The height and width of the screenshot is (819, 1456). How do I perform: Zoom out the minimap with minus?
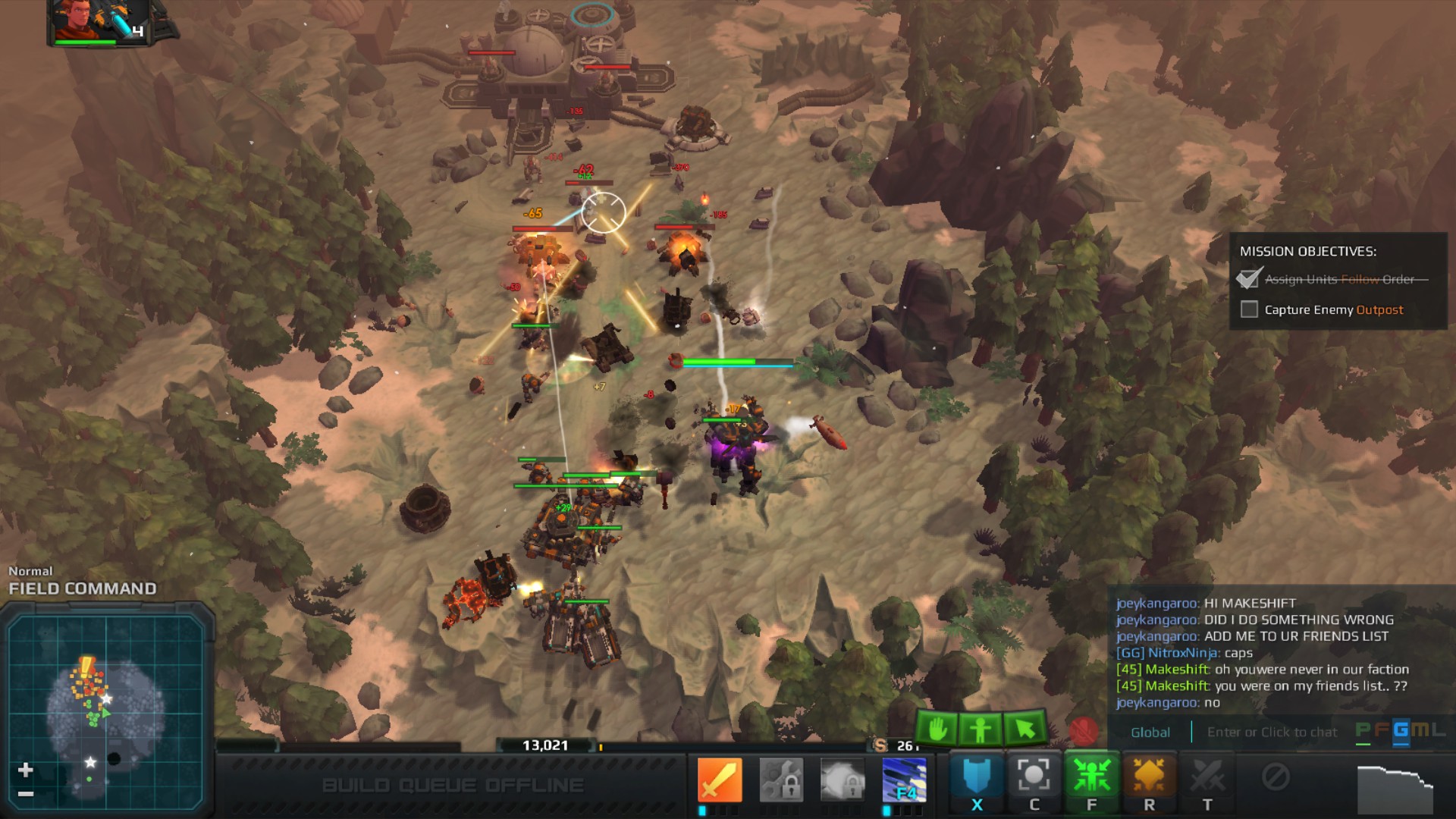point(25,794)
